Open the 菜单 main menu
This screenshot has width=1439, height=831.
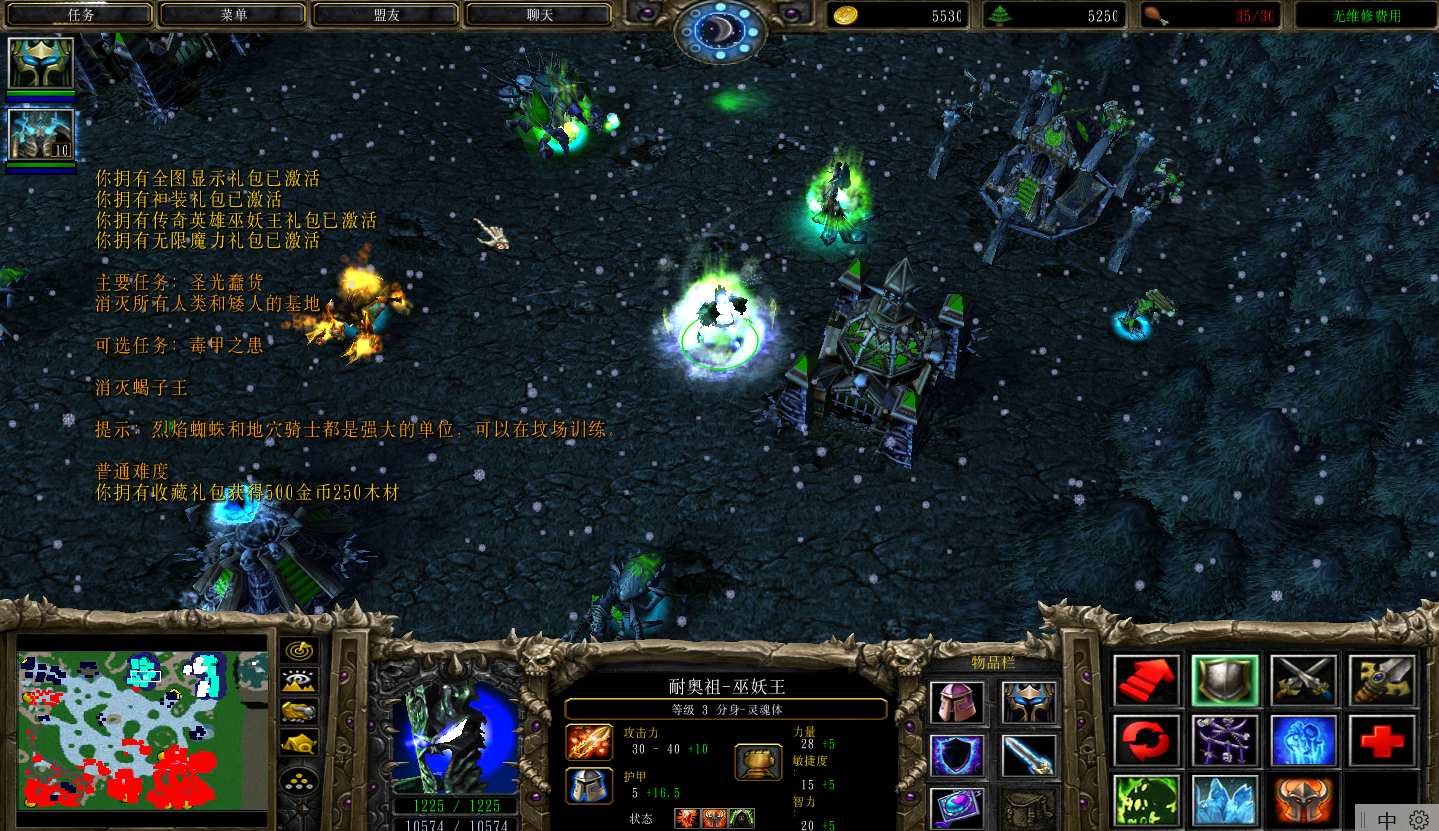pyautogui.click(x=233, y=15)
